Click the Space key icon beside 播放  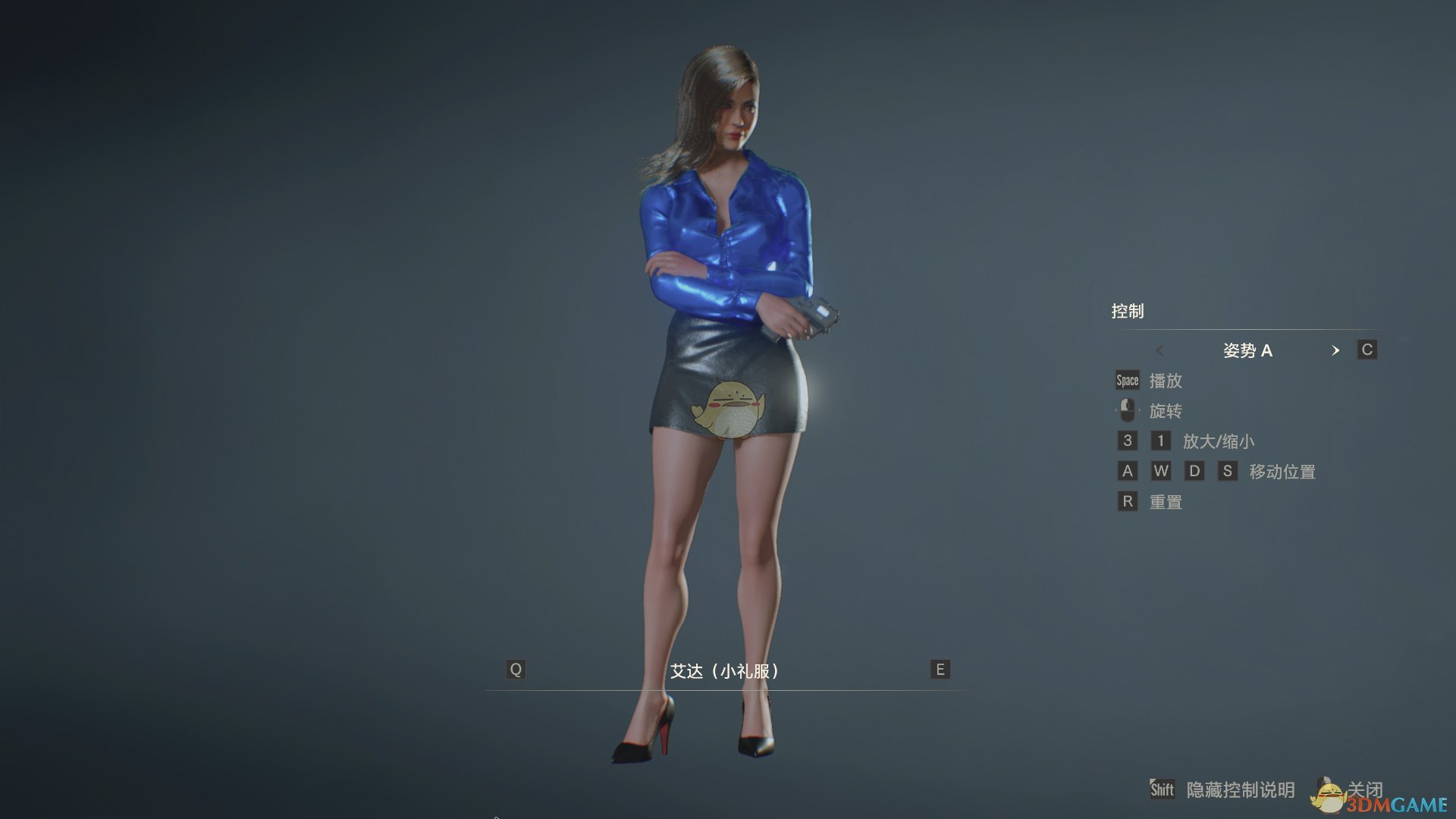(1127, 380)
